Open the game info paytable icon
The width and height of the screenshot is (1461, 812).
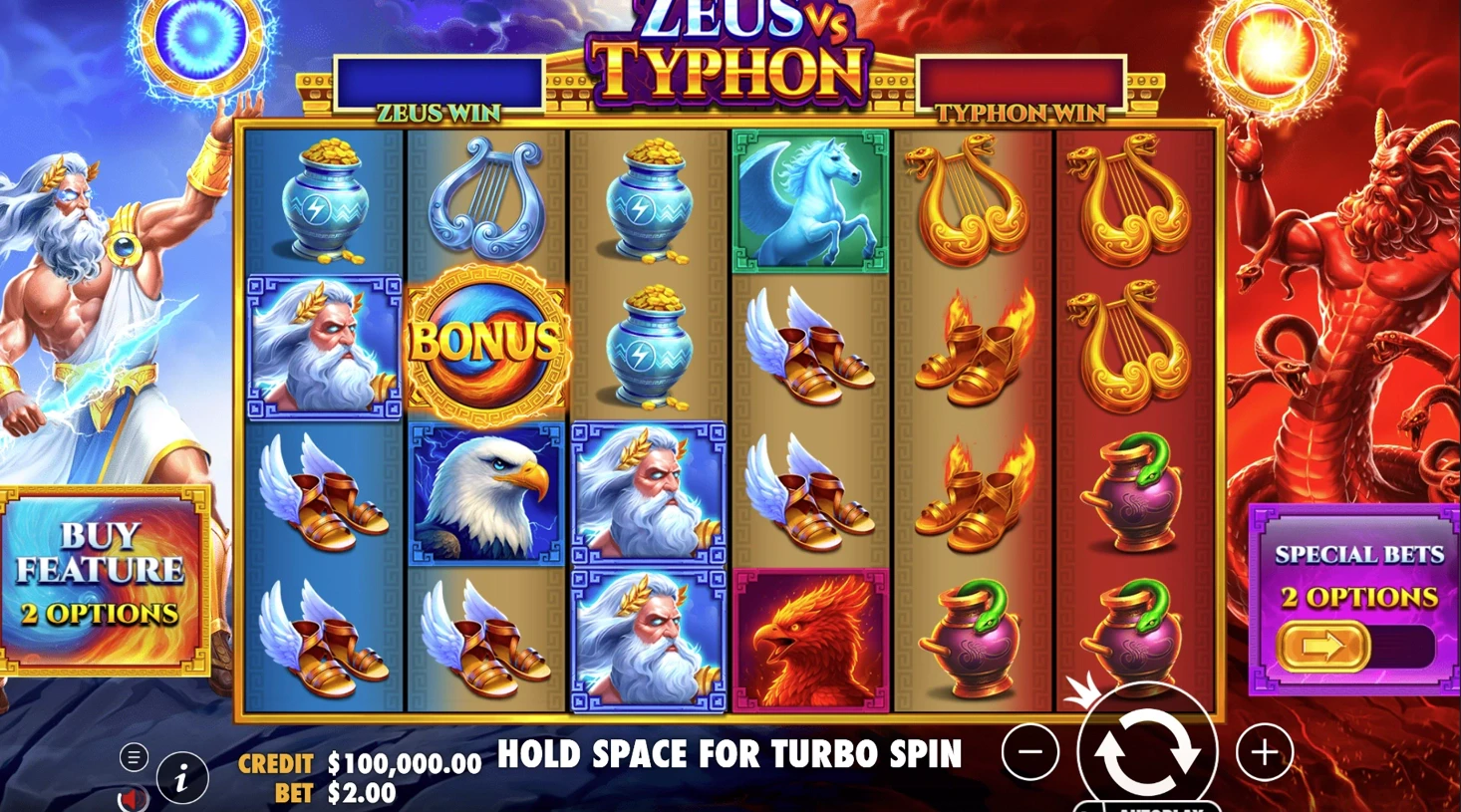(x=180, y=777)
